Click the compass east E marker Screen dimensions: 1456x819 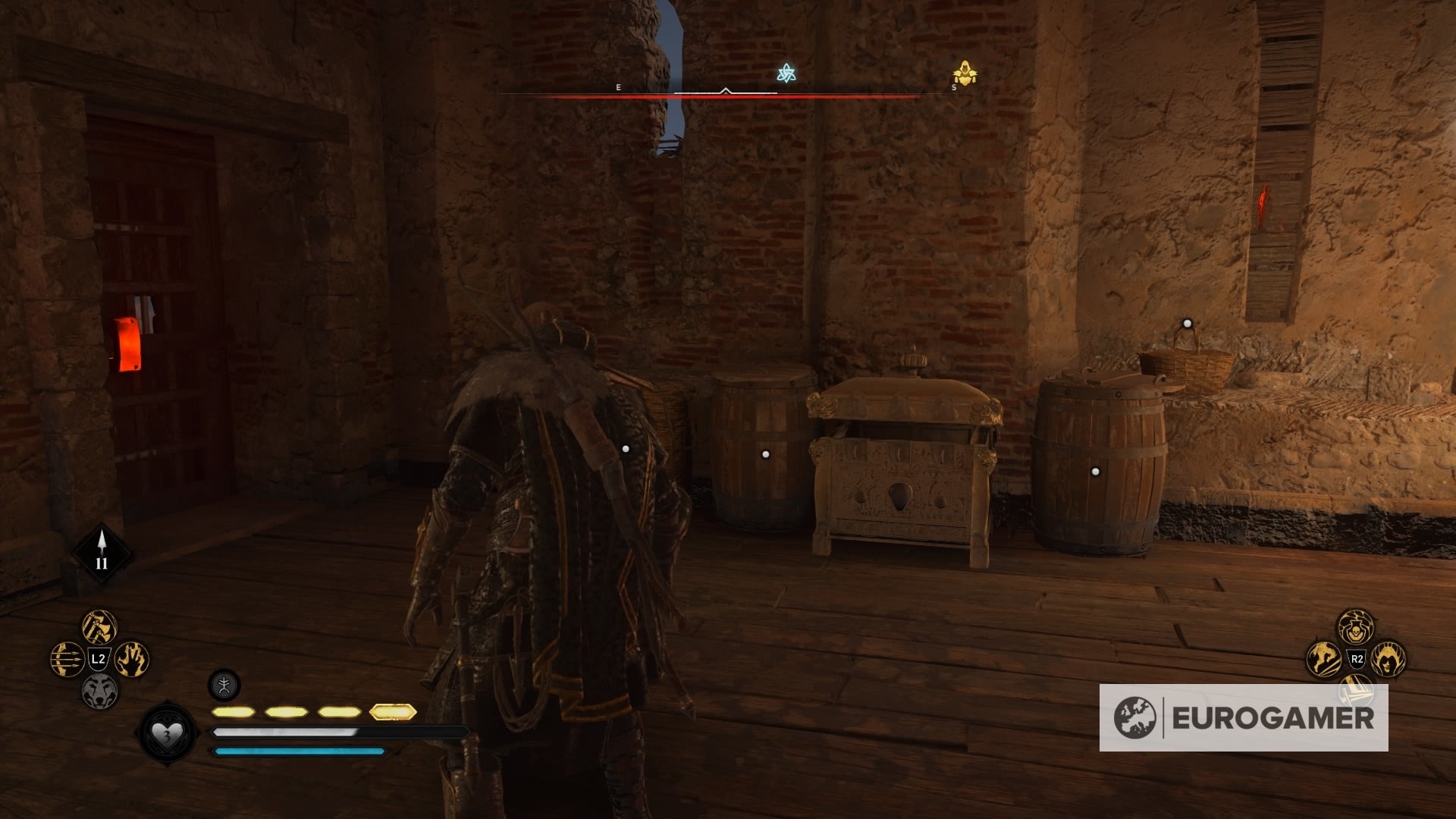pyautogui.click(x=618, y=87)
